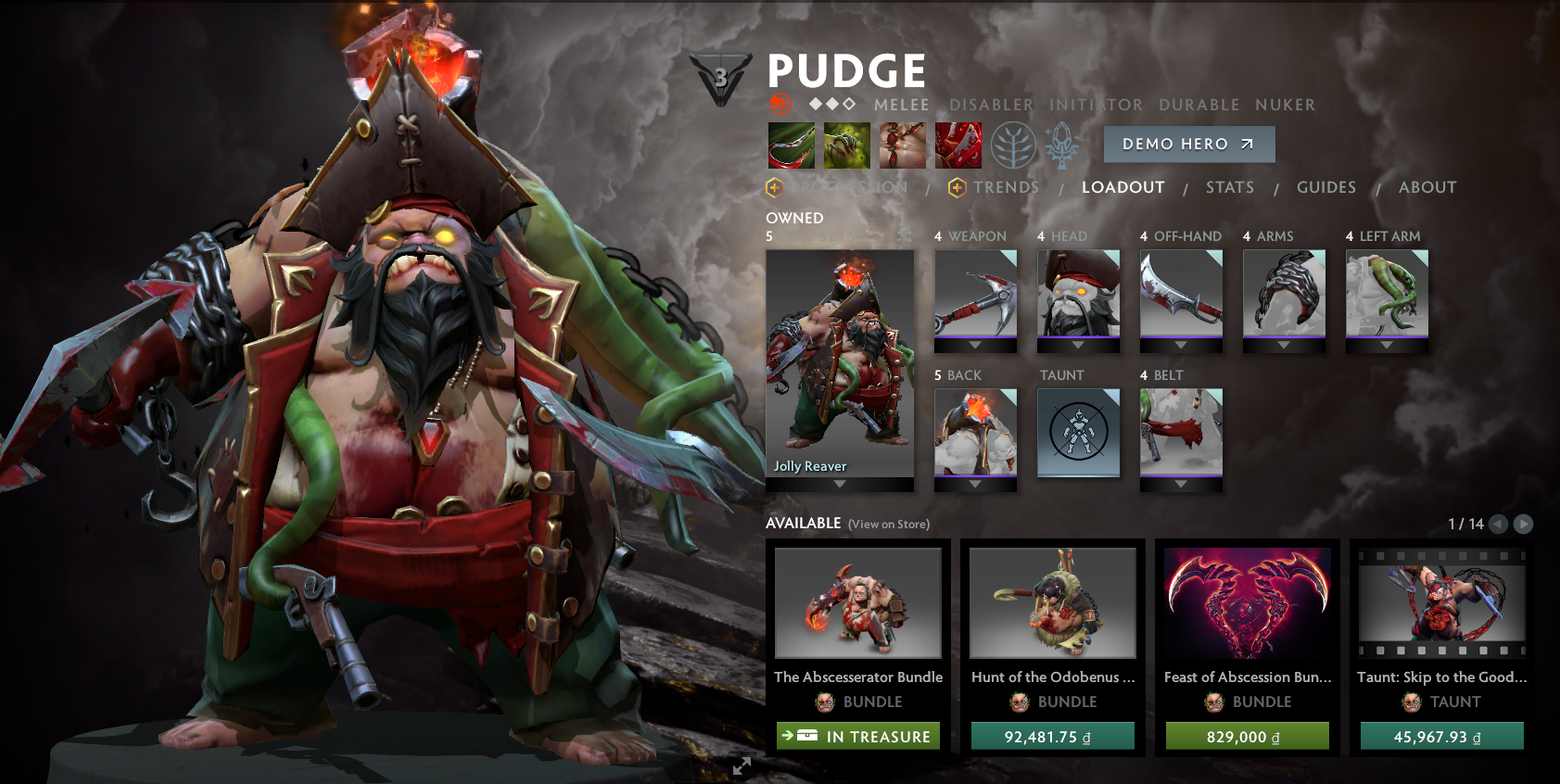Viewport: 1560px width, 784px height.
Task: Select the Meat Hook ability icon
Action: click(791, 145)
